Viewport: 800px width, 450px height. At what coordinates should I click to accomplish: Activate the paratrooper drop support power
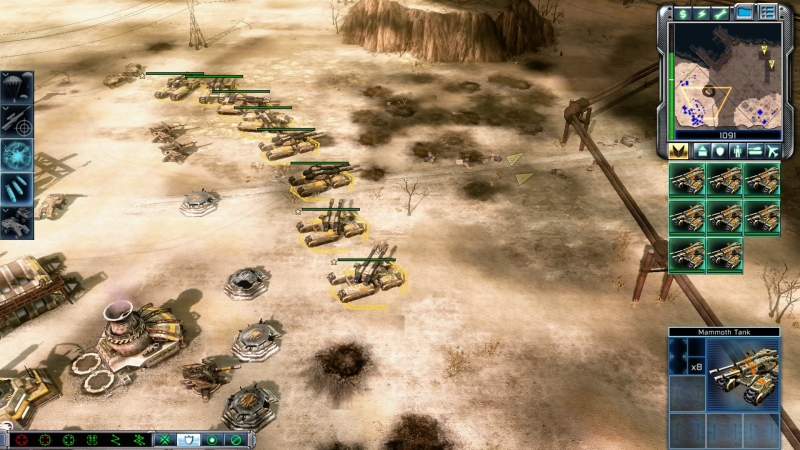click(x=19, y=87)
